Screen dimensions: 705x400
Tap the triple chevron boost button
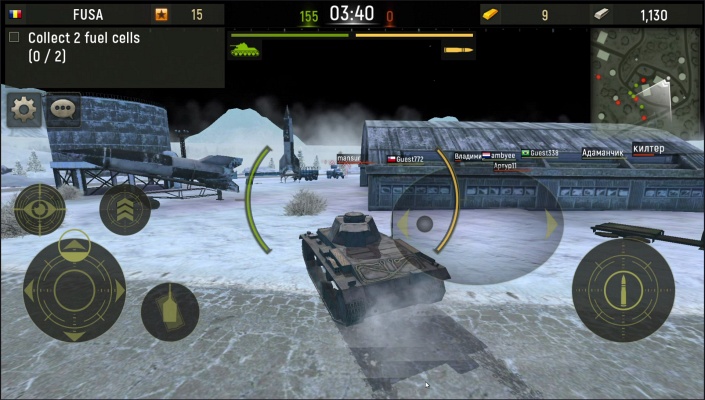click(x=125, y=208)
